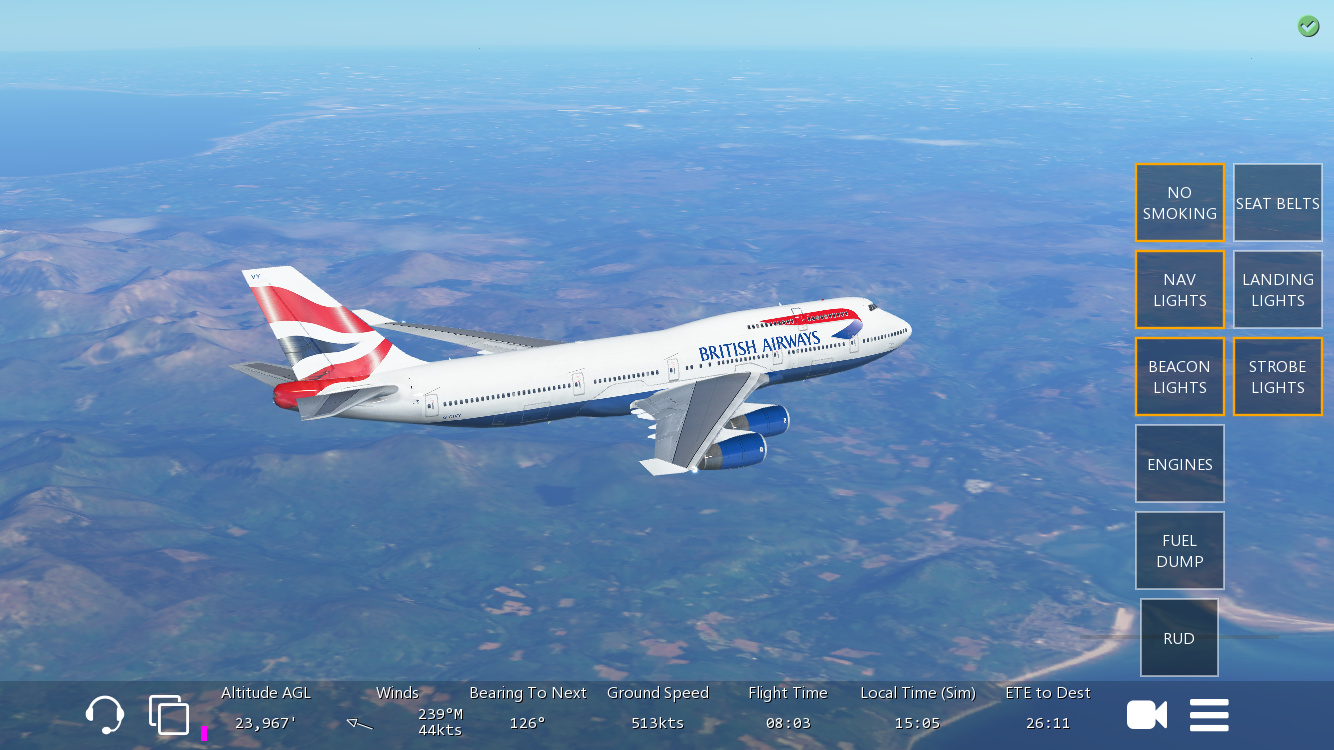Toggle the No Smoking sign
This screenshot has height=750, width=1334.
[1179, 203]
